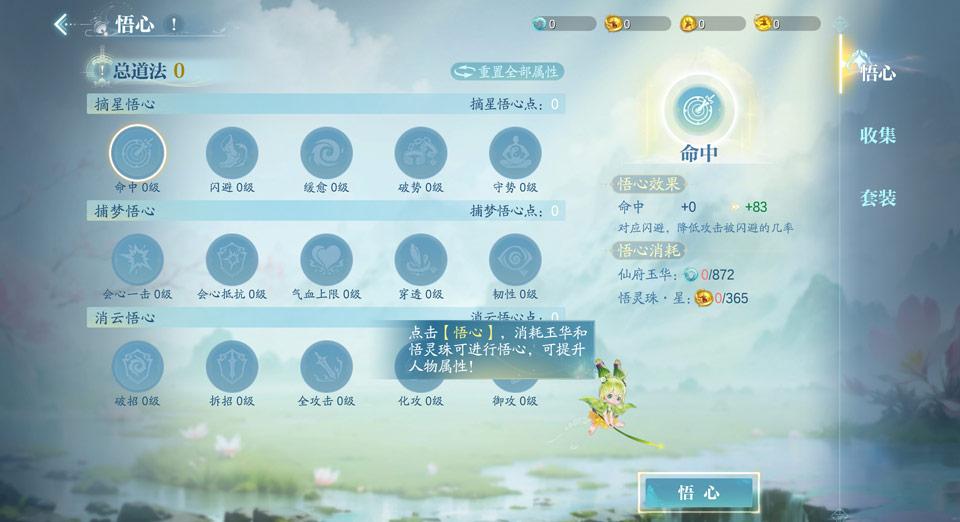Go back with the arrow button

62,24
